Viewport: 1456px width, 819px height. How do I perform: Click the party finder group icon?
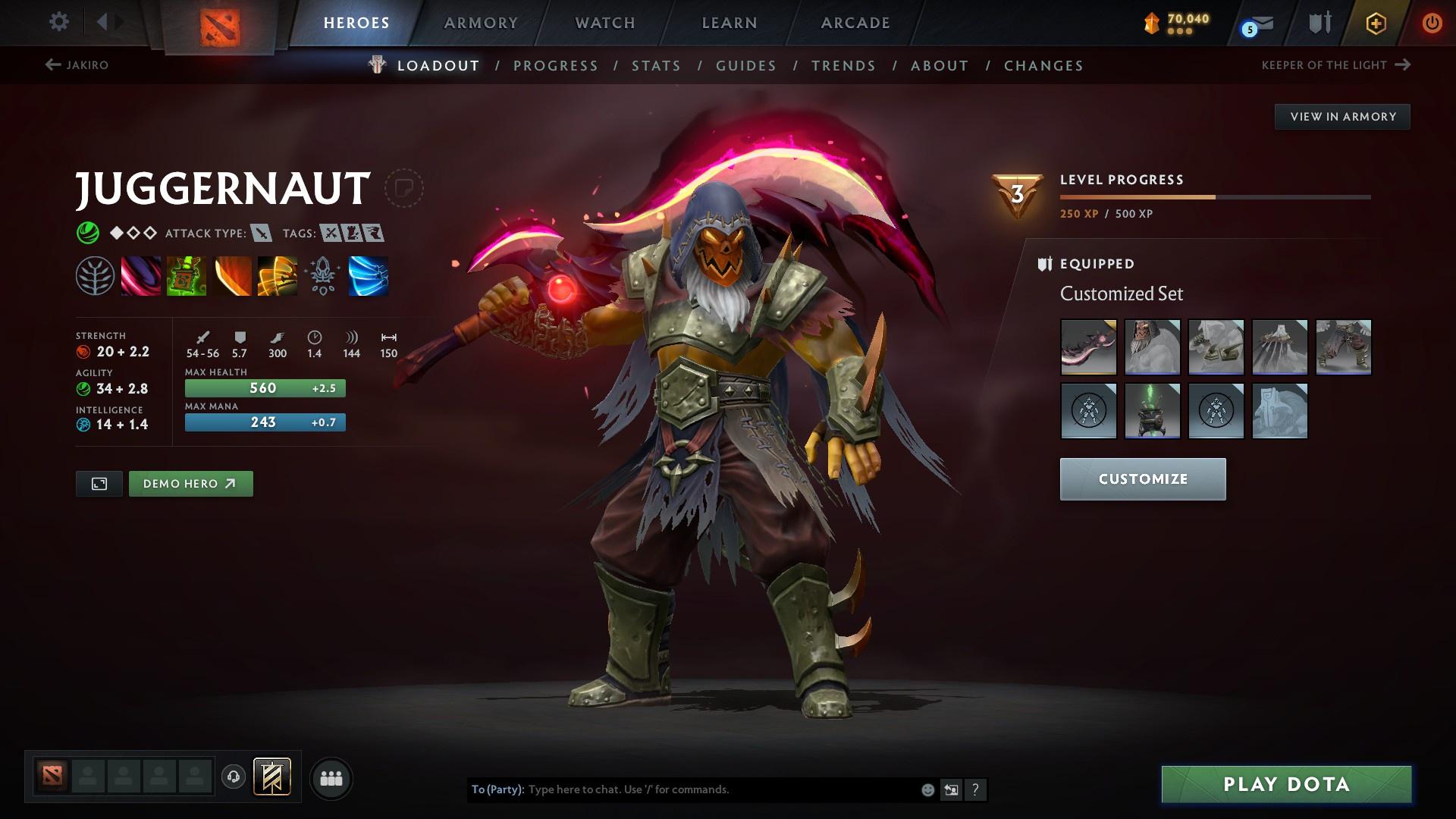pos(331,777)
